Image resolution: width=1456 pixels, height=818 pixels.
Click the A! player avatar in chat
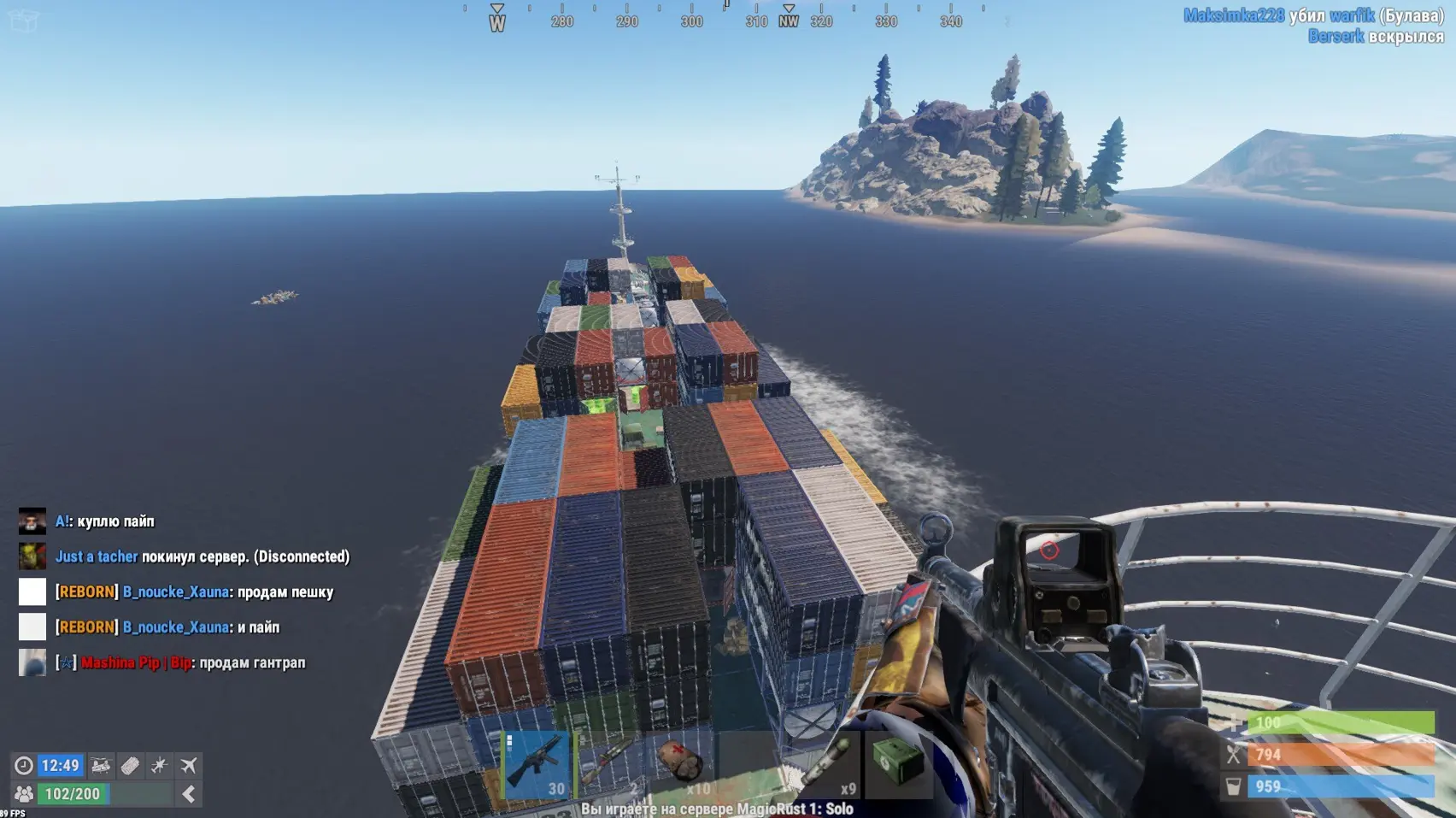[x=32, y=521]
